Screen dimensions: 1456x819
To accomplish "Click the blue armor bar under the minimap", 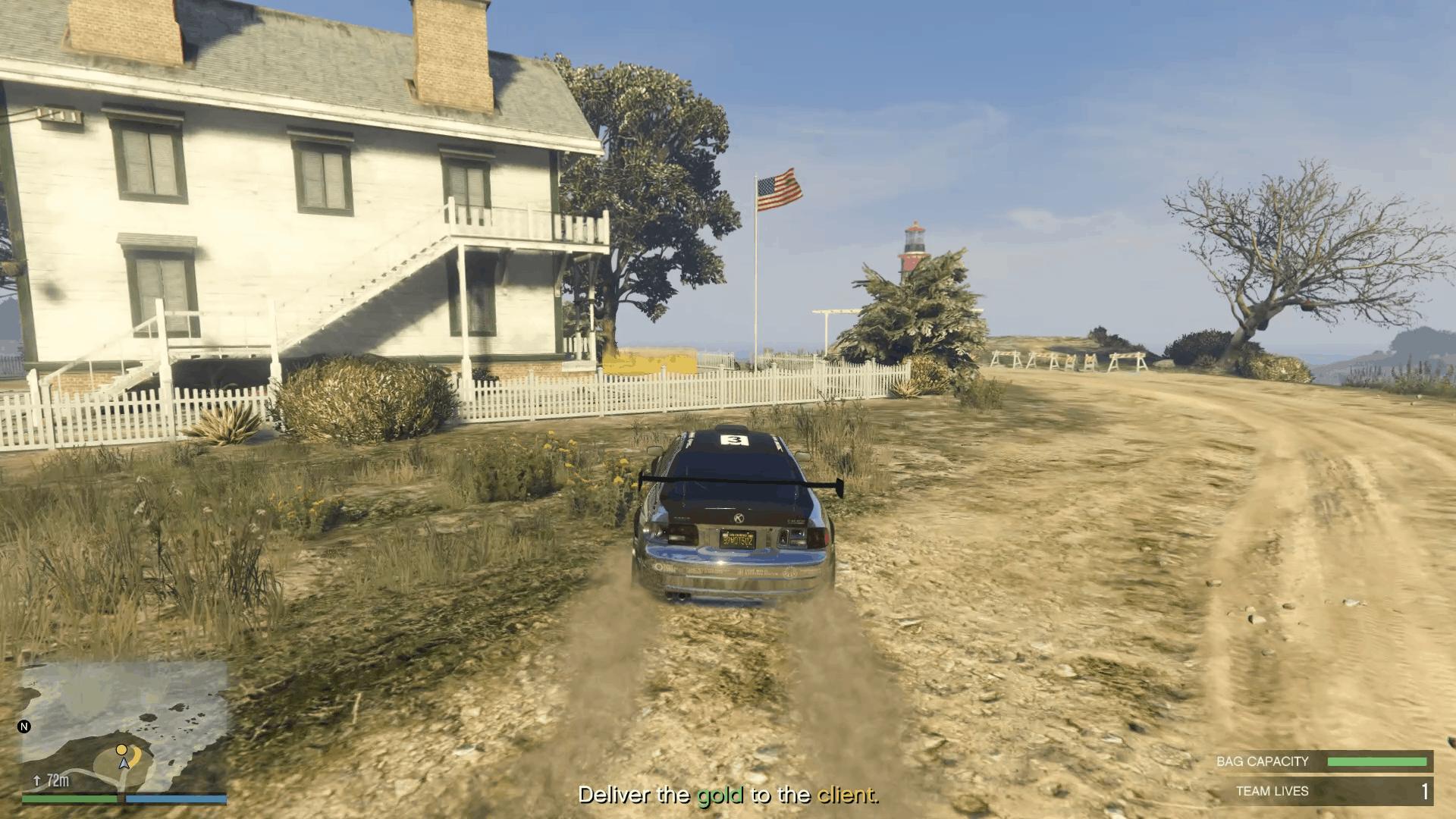I will tap(174, 801).
